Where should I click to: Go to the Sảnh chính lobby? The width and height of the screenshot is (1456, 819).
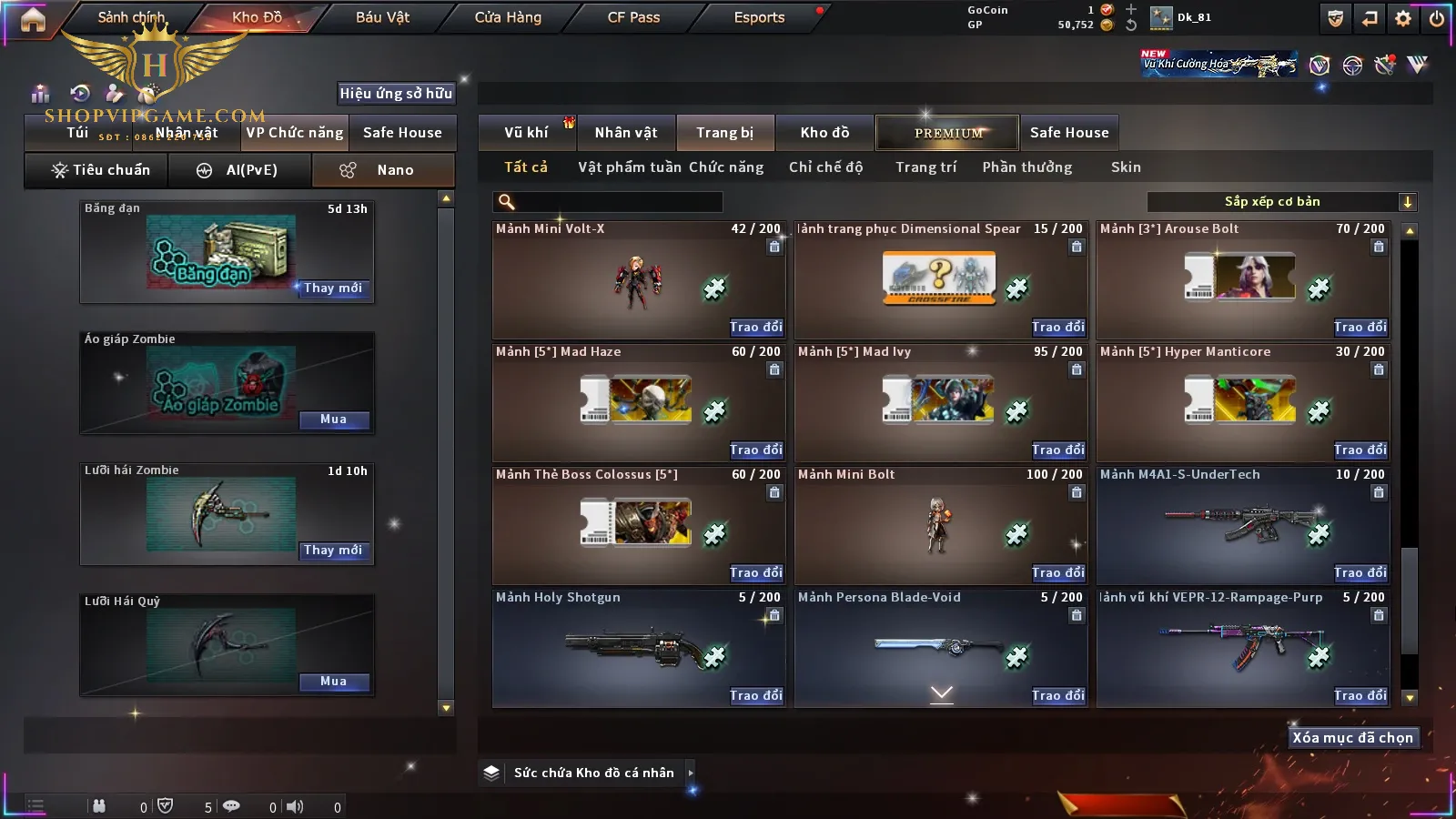(132, 17)
